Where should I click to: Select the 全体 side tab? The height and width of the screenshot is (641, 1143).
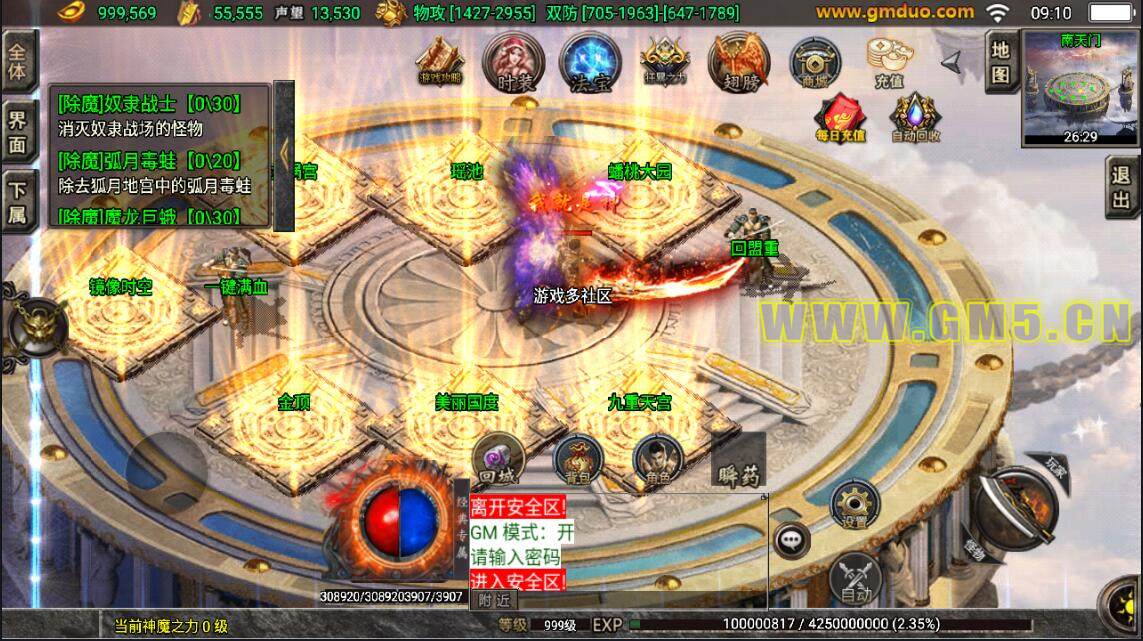coord(16,60)
